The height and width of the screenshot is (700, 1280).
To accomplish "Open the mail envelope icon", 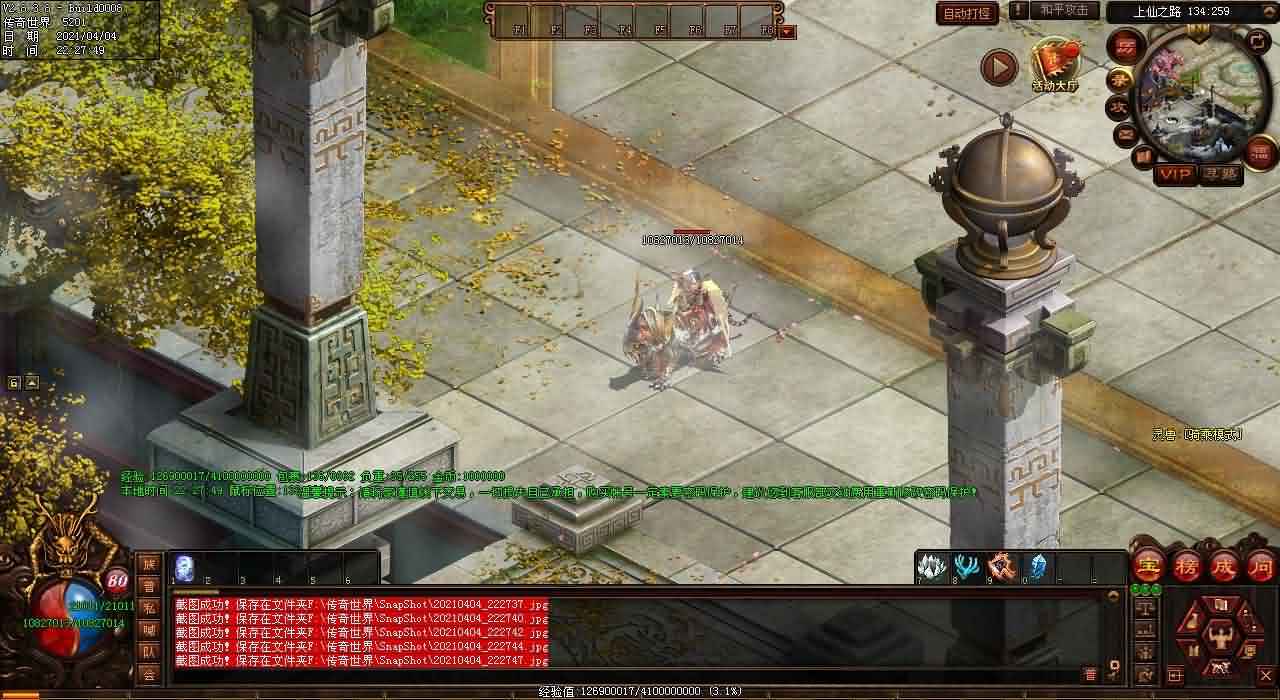I will pos(1126,133).
